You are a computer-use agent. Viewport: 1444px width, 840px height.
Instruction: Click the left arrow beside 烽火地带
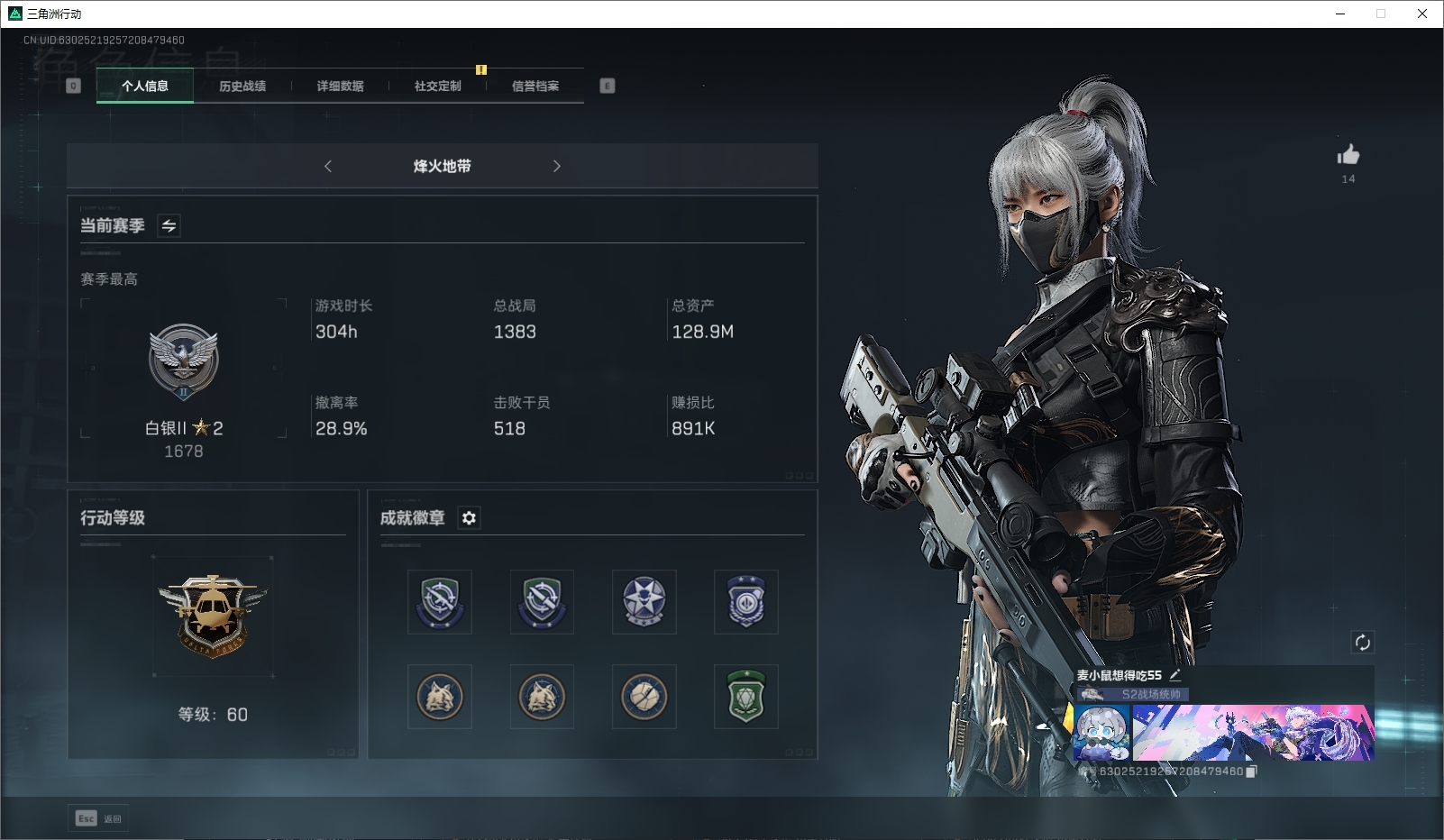click(x=328, y=166)
